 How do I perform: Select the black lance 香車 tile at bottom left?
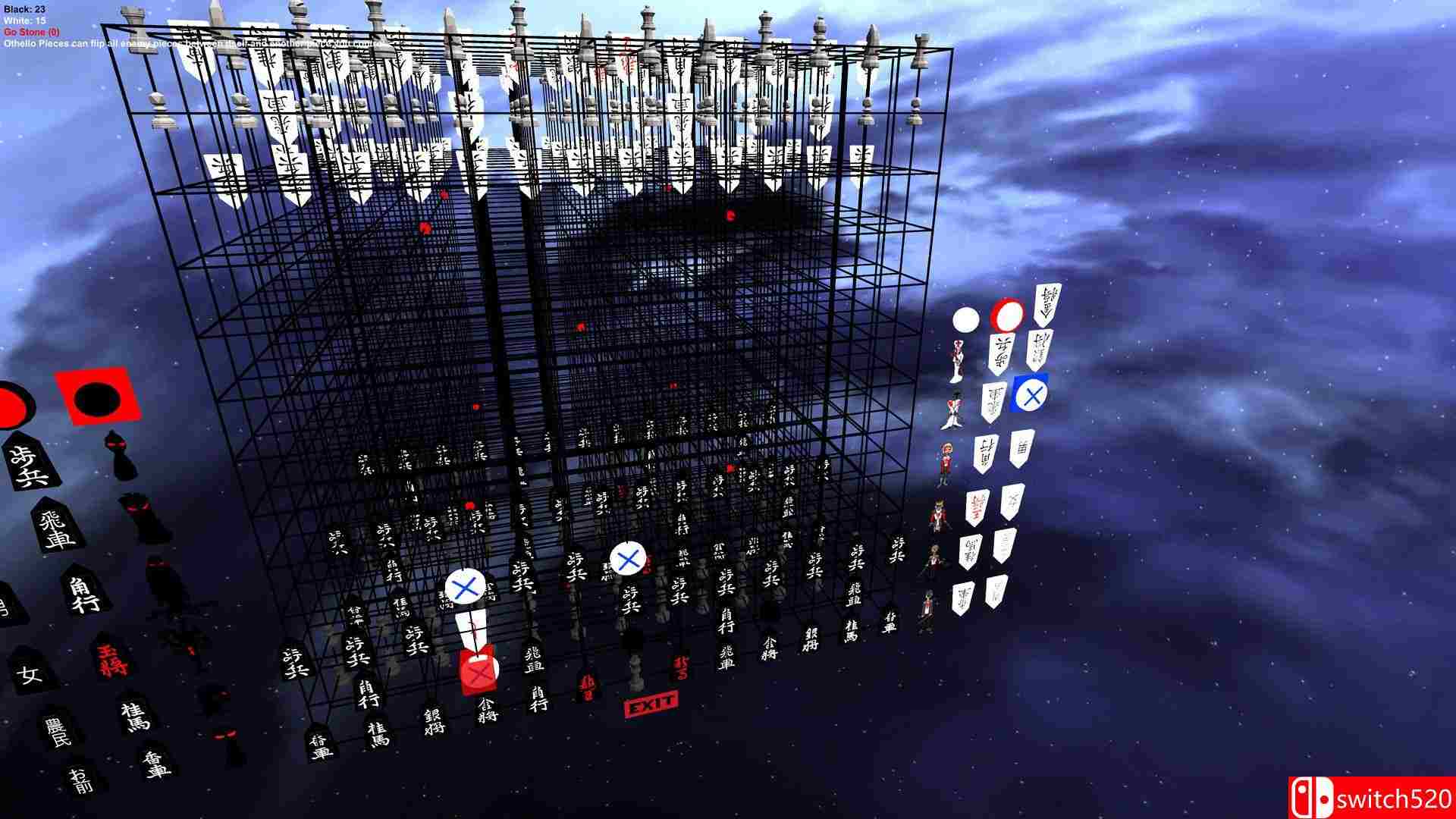pyautogui.click(x=157, y=766)
